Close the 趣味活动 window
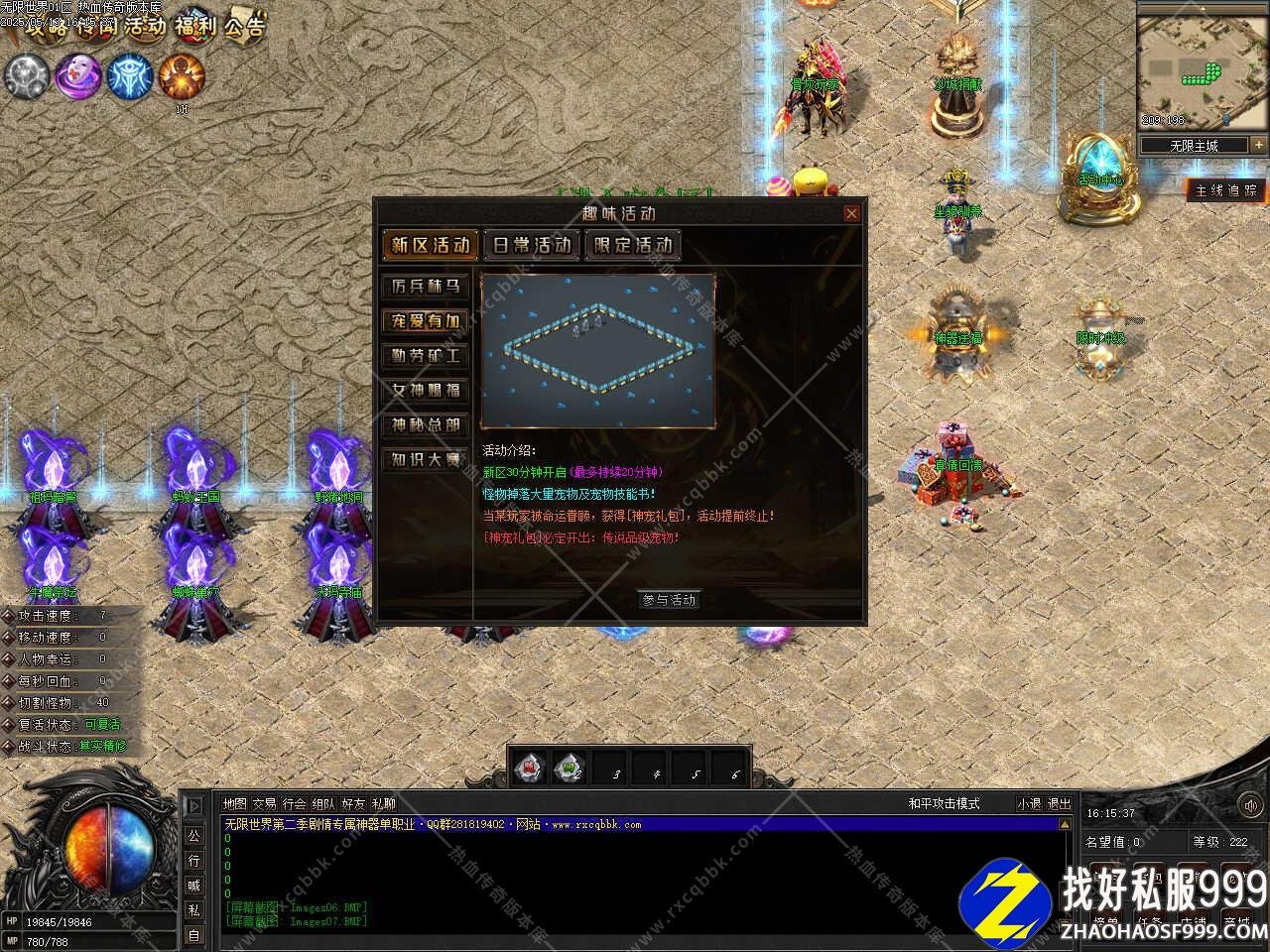Screen dimensions: 1270x952 pyautogui.click(x=851, y=213)
